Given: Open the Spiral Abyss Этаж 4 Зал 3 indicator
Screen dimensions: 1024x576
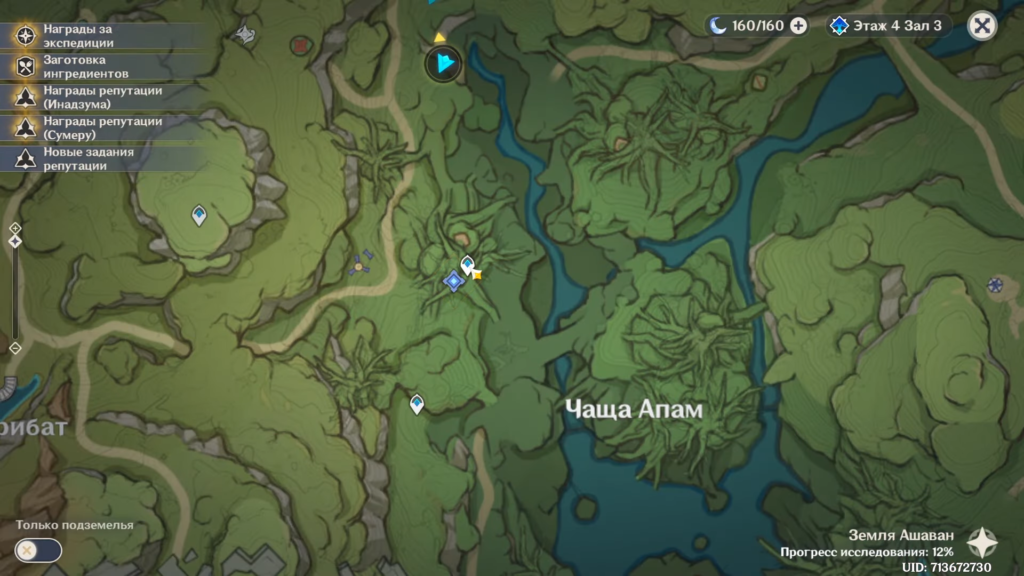Looking at the screenshot, I should pyautogui.click(x=889, y=26).
